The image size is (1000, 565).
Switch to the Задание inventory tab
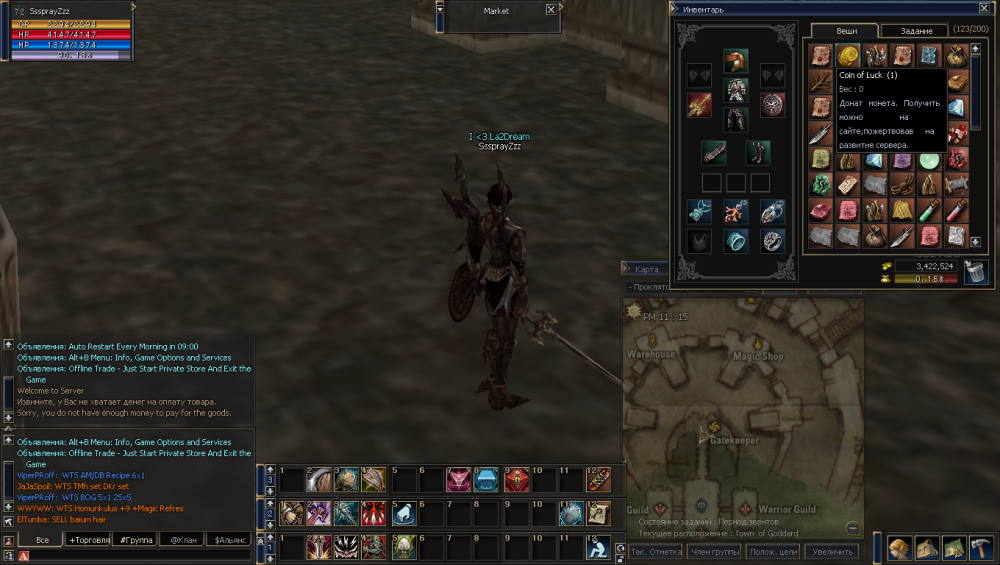(x=916, y=31)
